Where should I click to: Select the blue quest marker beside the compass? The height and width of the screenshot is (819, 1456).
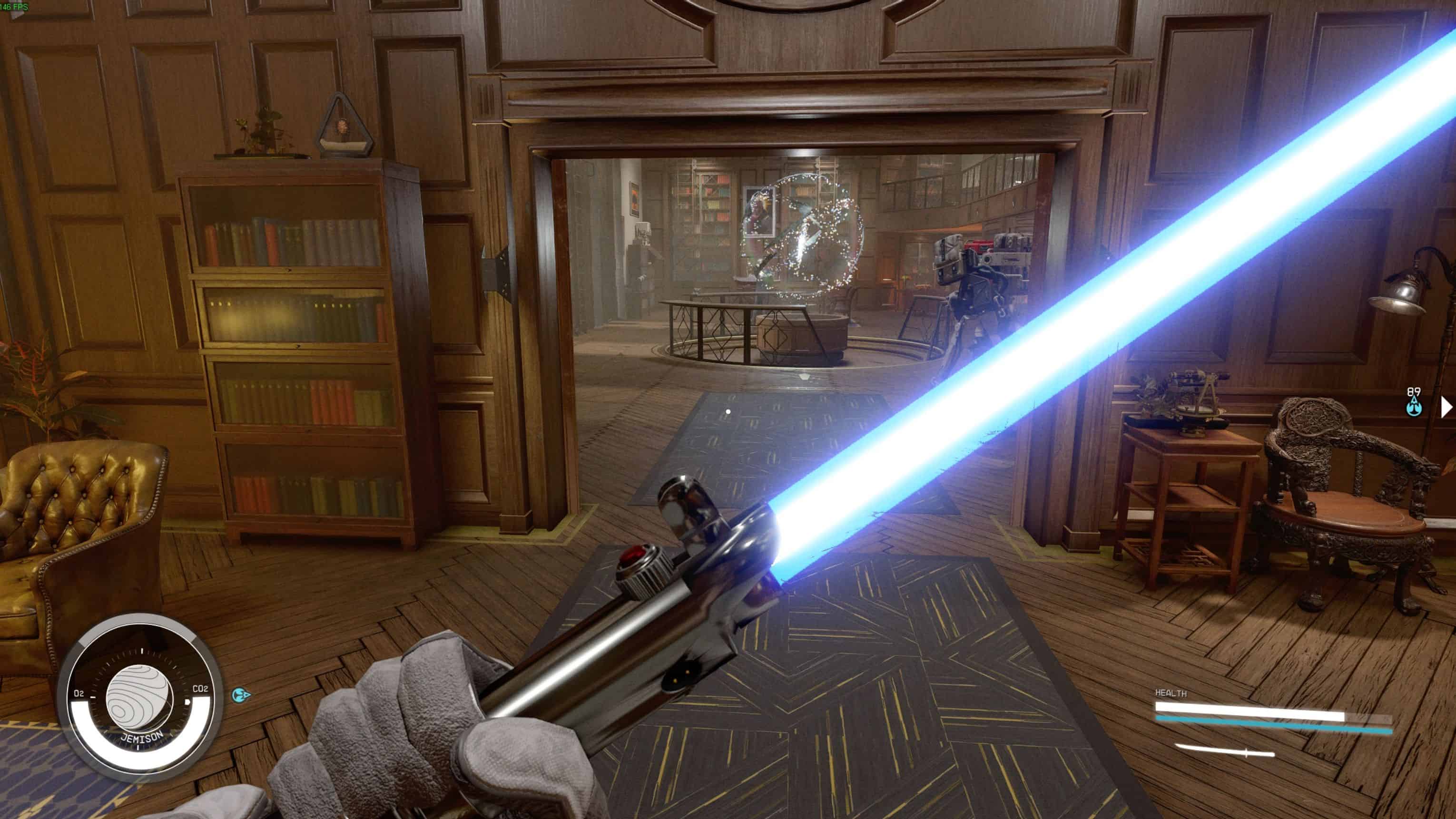[240, 694]
